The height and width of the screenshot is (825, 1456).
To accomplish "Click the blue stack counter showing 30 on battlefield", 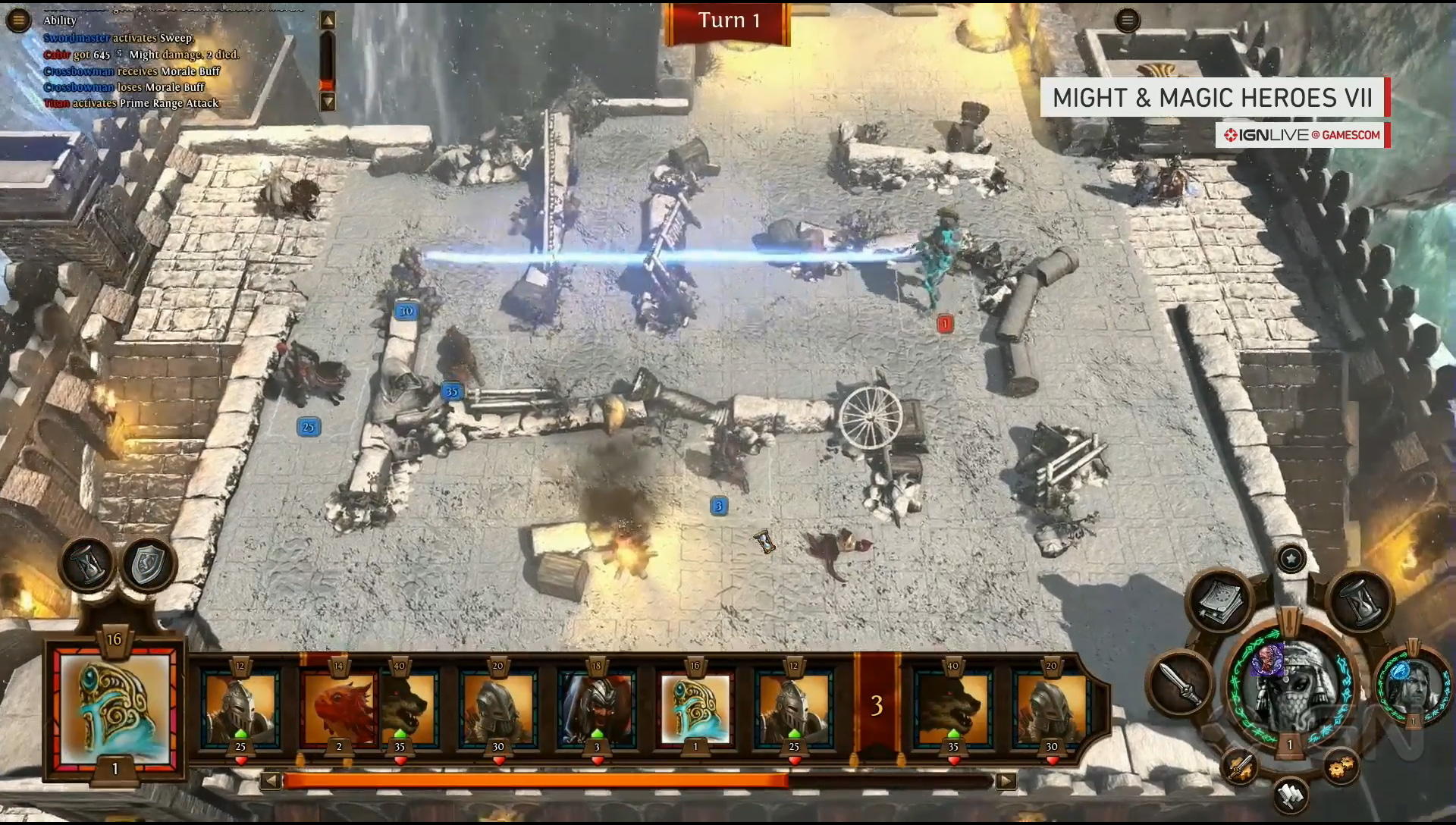I will (x=406, y=310).
